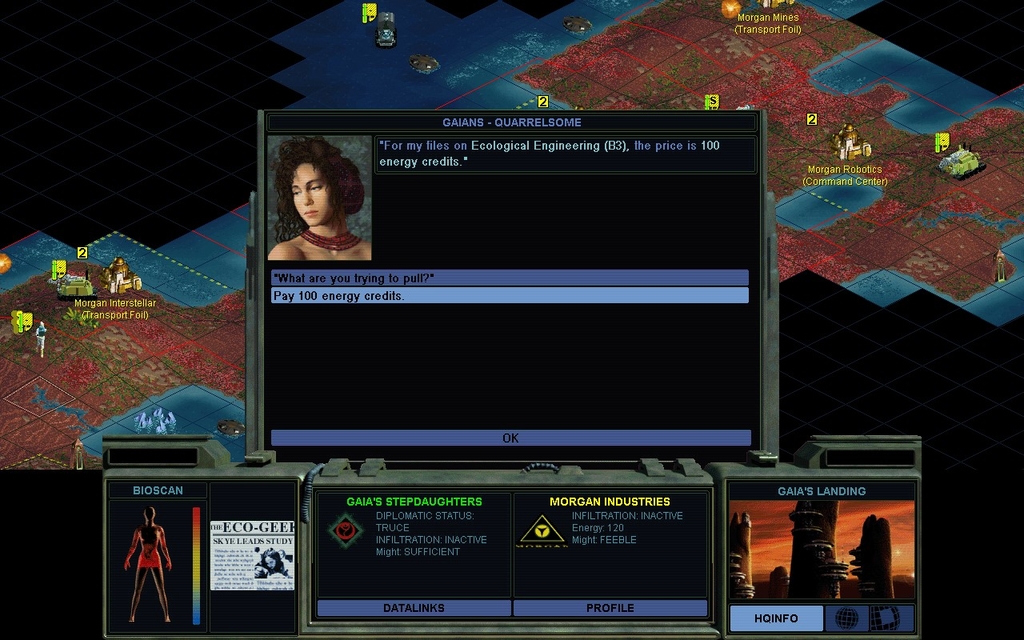Select Pay 100 energy credits option
The height and width of the screenshot is (640, 1024).
point(509,296)
